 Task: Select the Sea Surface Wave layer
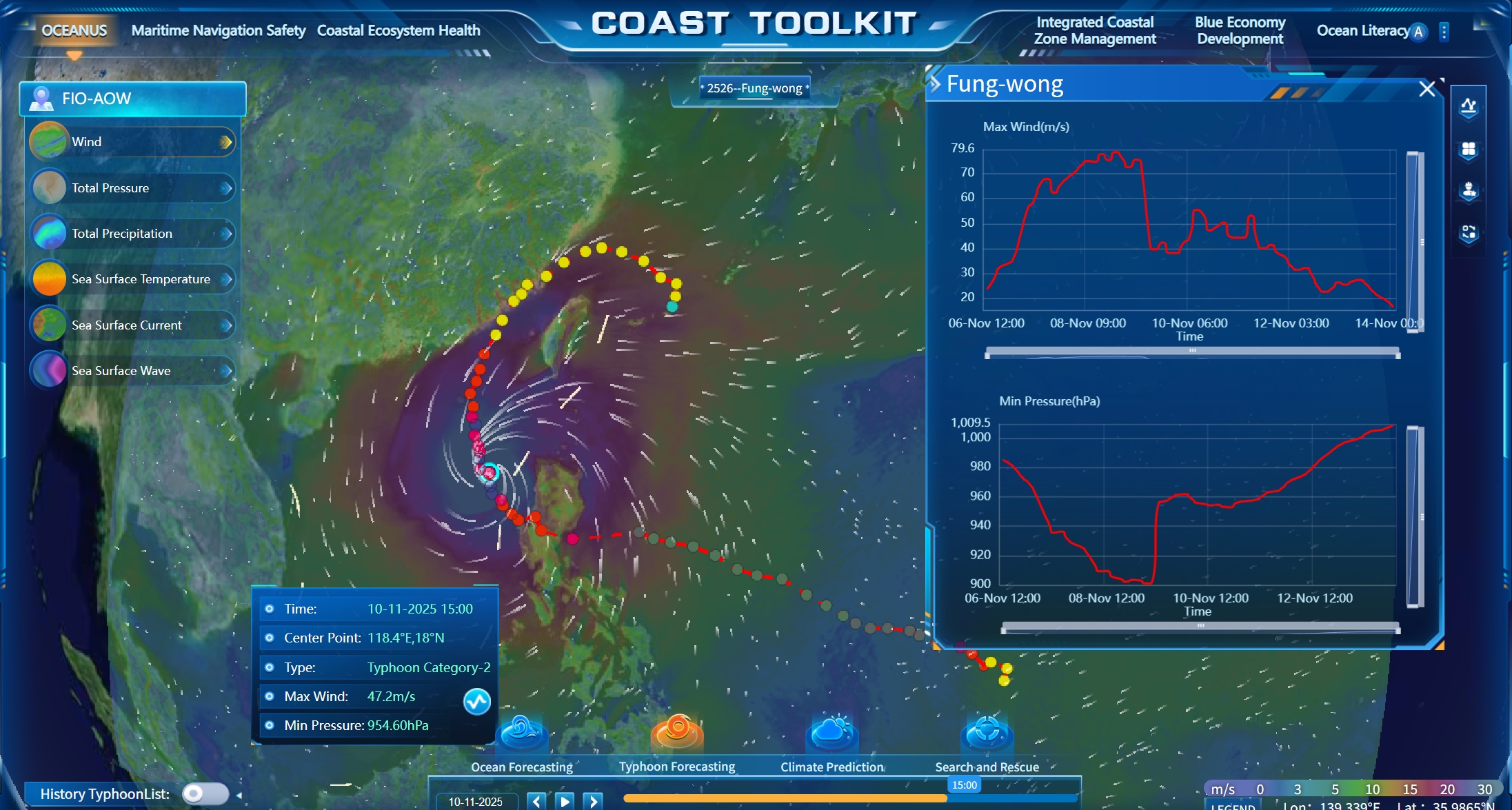click(131, 371)
